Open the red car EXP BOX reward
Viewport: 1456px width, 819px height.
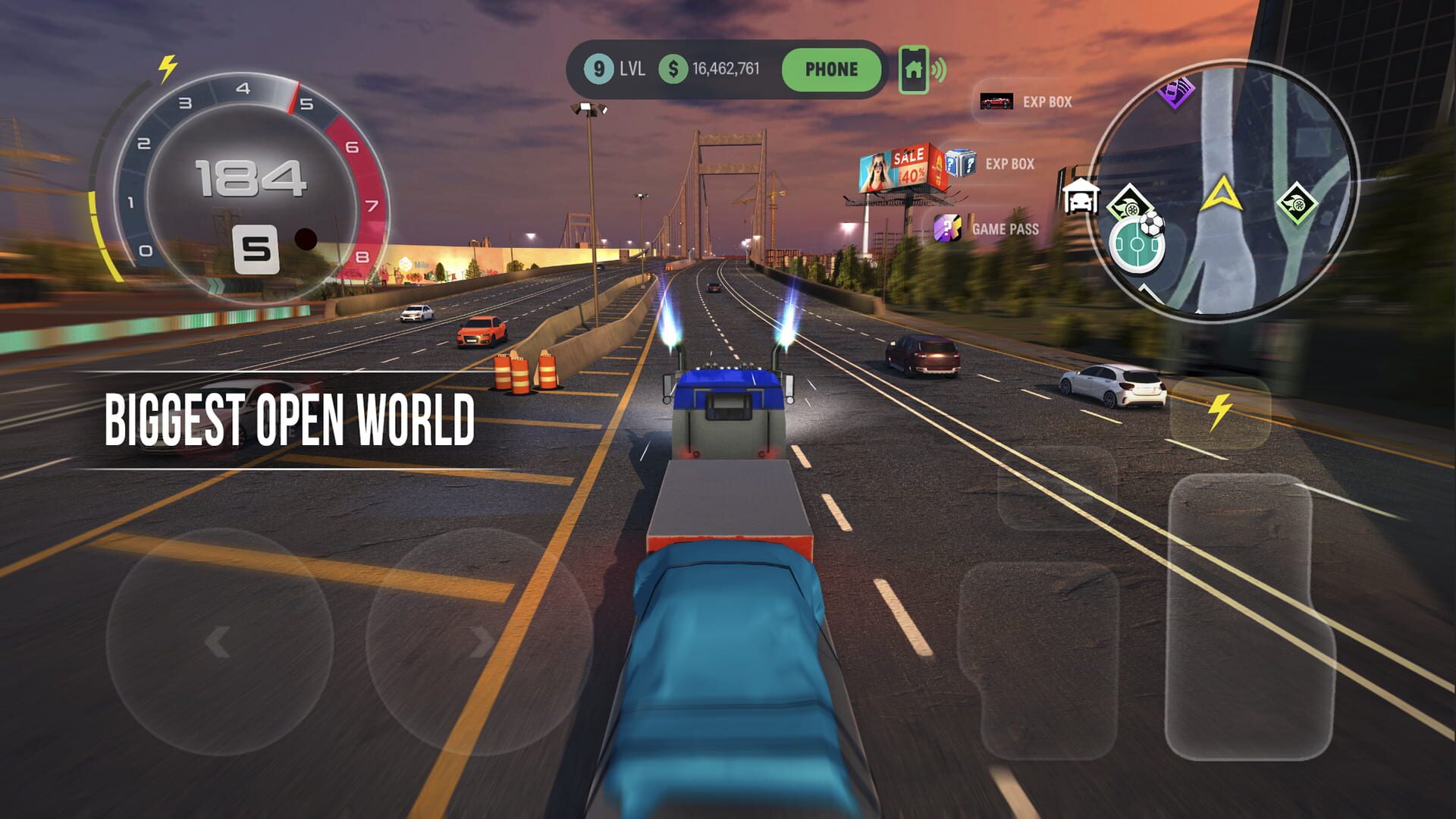point(996,102)
